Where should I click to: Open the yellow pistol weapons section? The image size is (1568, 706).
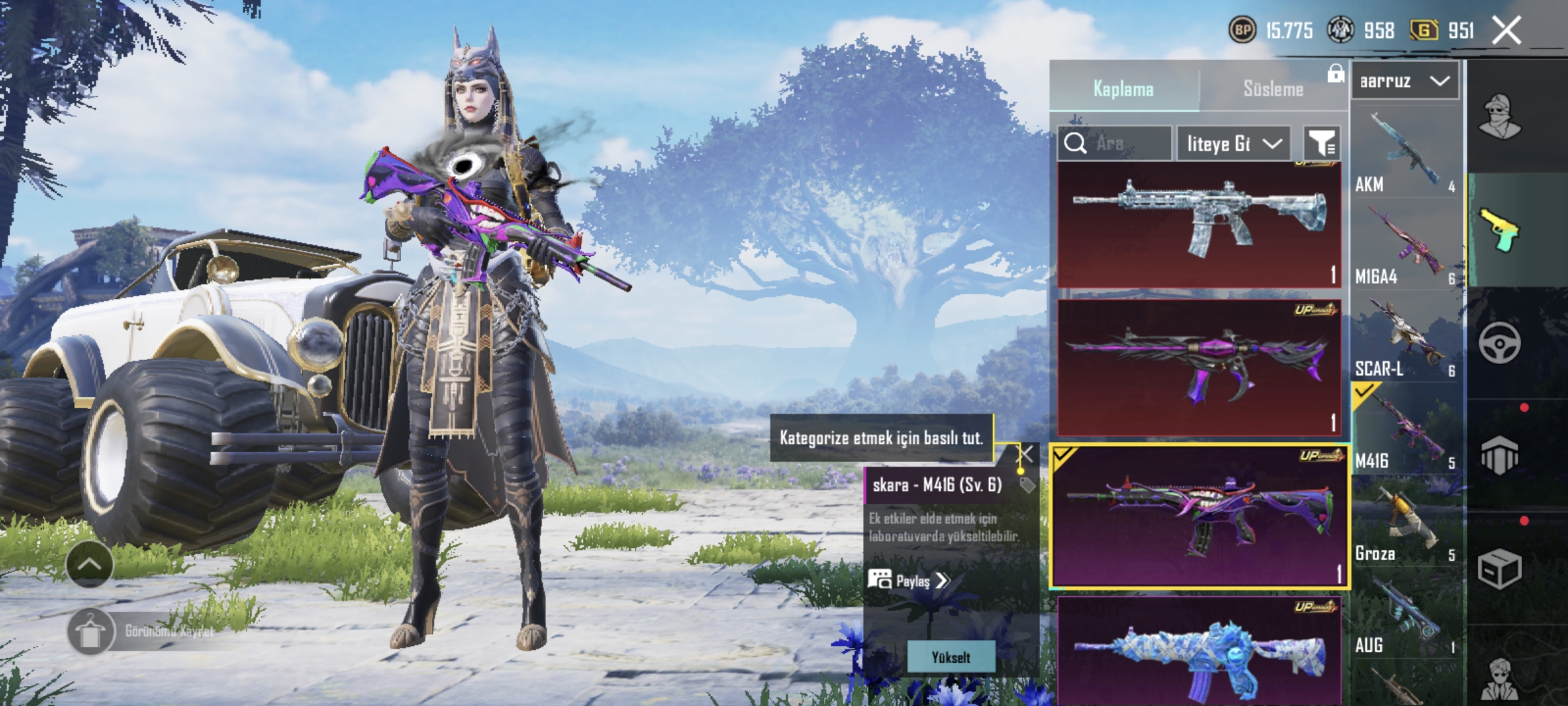(x=1499, y=230)
